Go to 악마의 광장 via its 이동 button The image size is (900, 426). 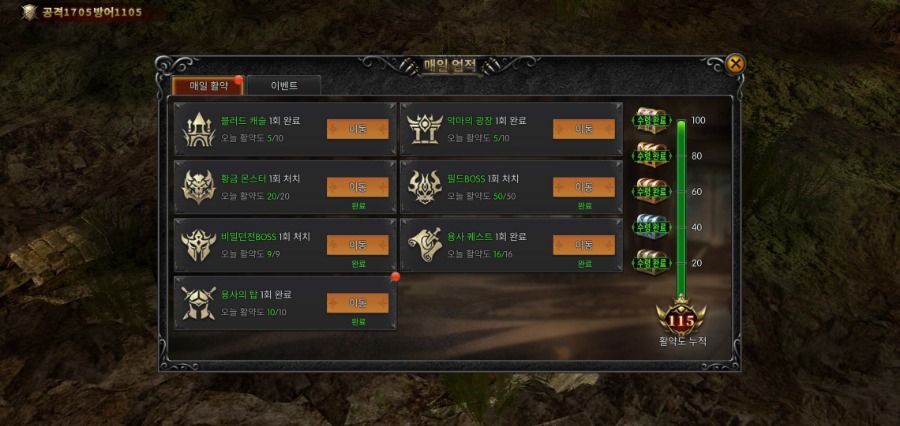pos(583,129)
